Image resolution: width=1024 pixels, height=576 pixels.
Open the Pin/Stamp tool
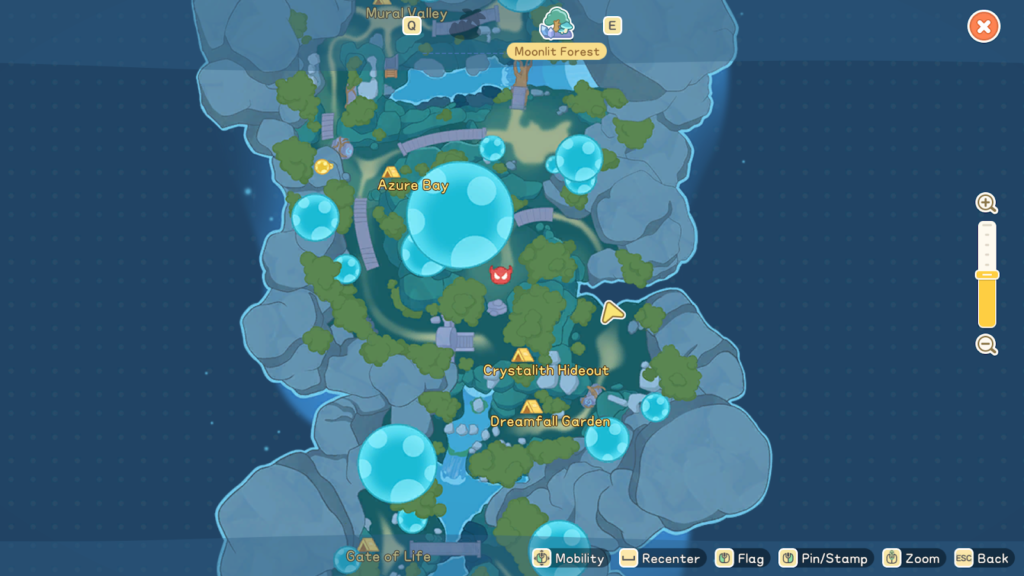[823, 558]
